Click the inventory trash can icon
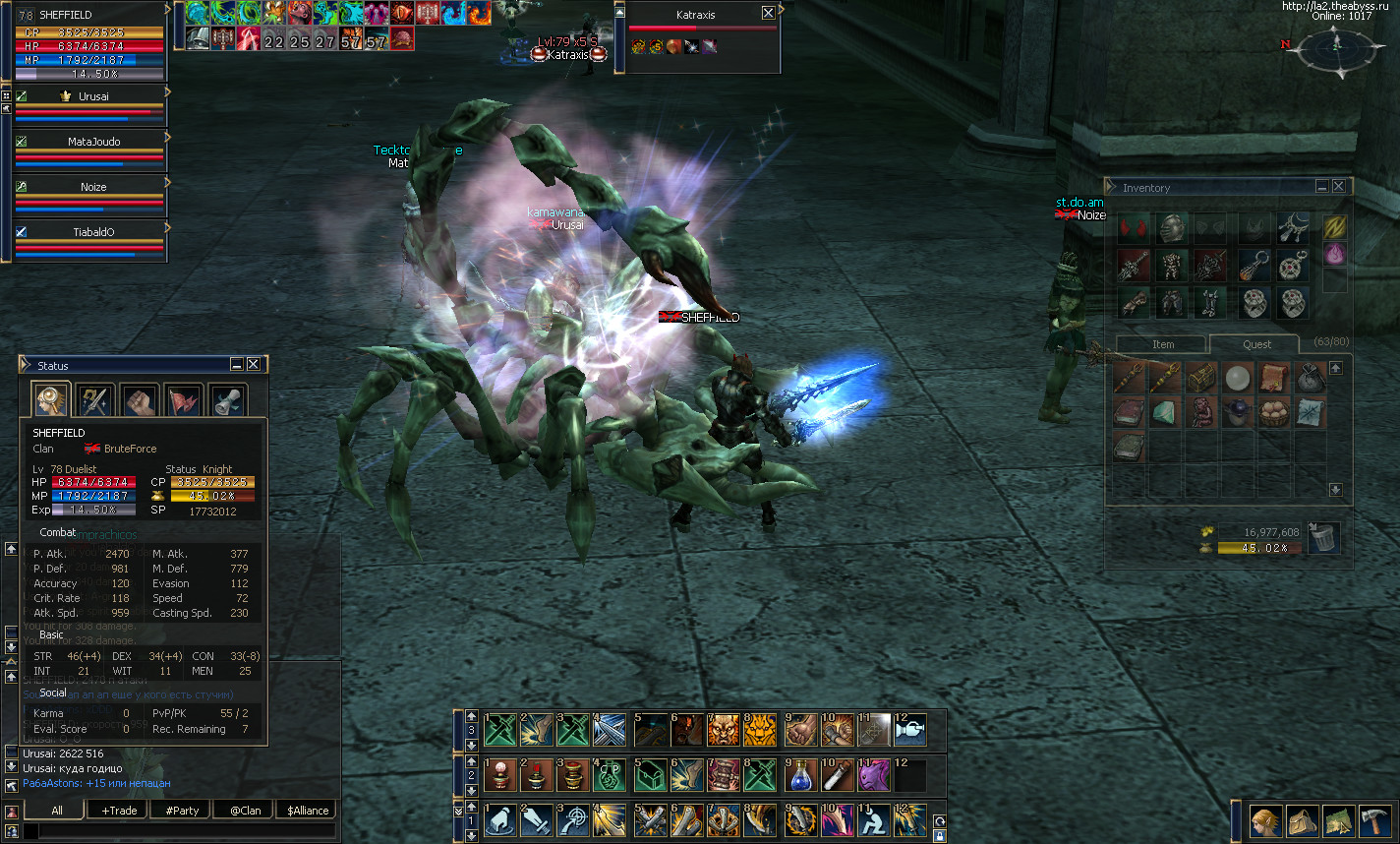The height and width of the screenshot is (844, 1400). [x=1324, y=537]
